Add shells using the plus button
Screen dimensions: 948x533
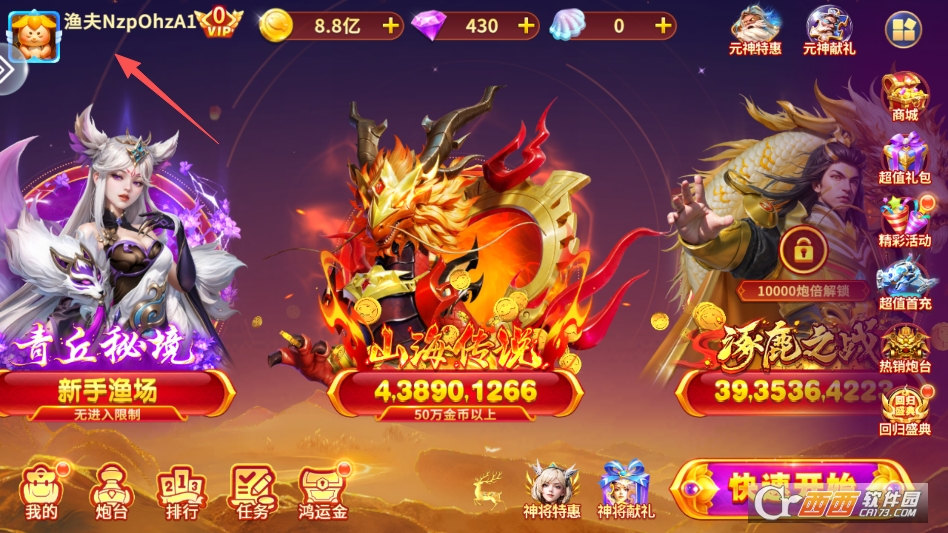(x=661, y=26)
